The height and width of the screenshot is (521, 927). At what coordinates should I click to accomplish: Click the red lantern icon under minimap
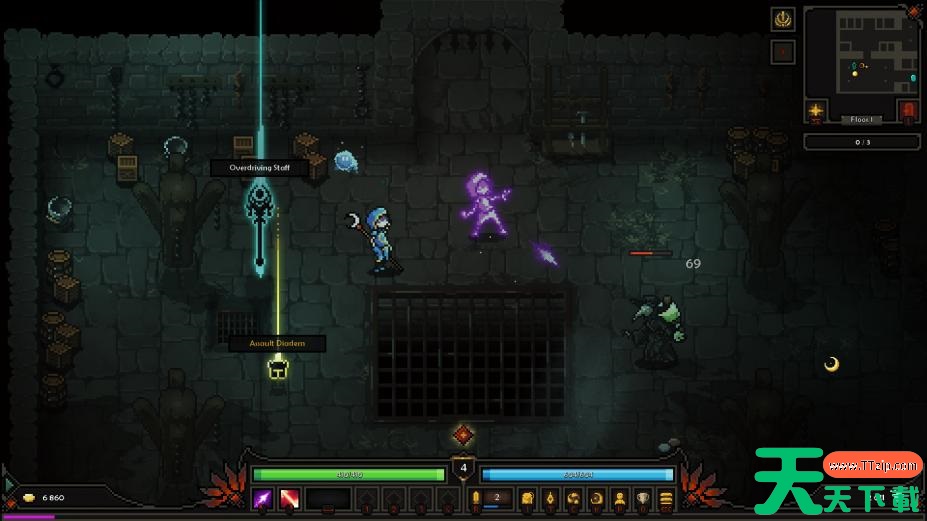(x=907, y=110)
